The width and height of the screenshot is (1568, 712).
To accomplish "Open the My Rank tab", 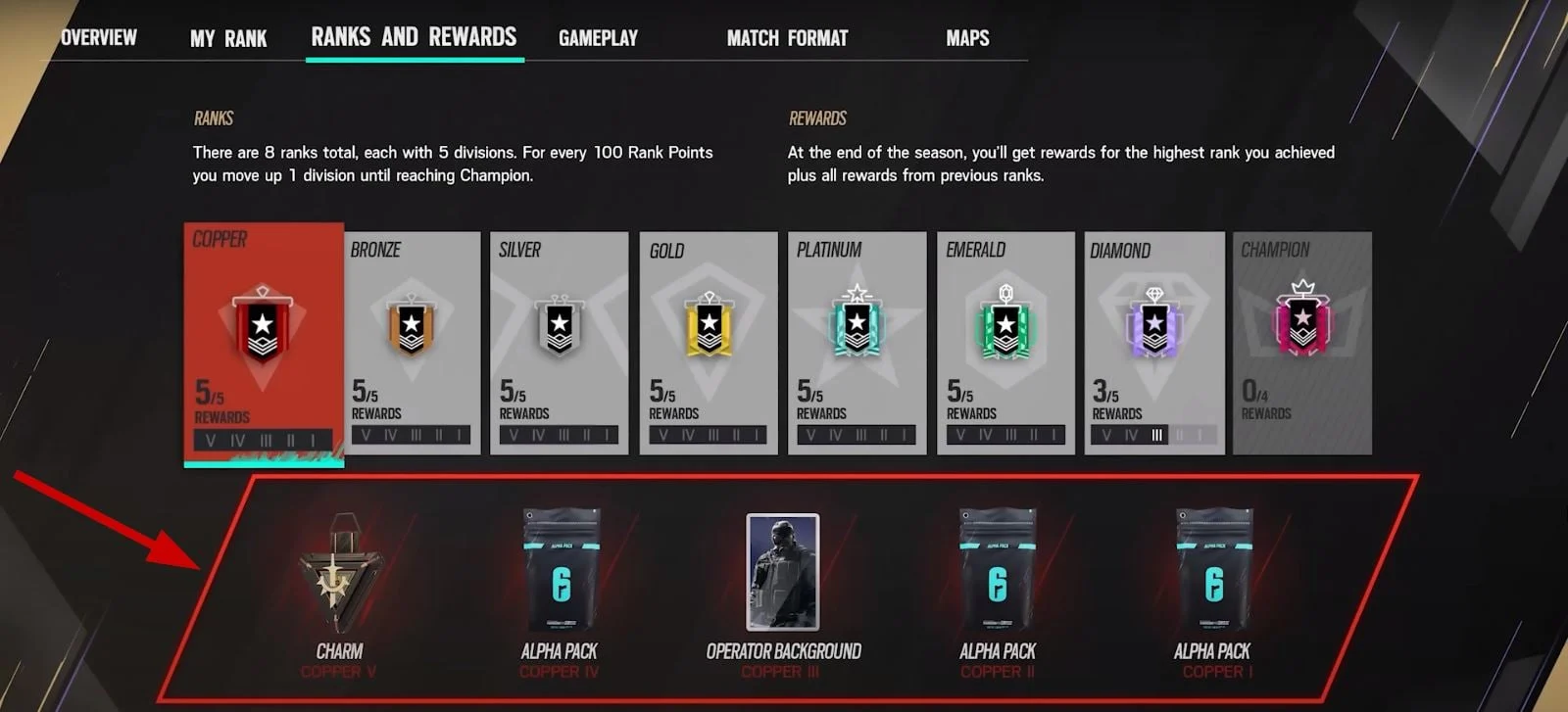I will point(228,39).
